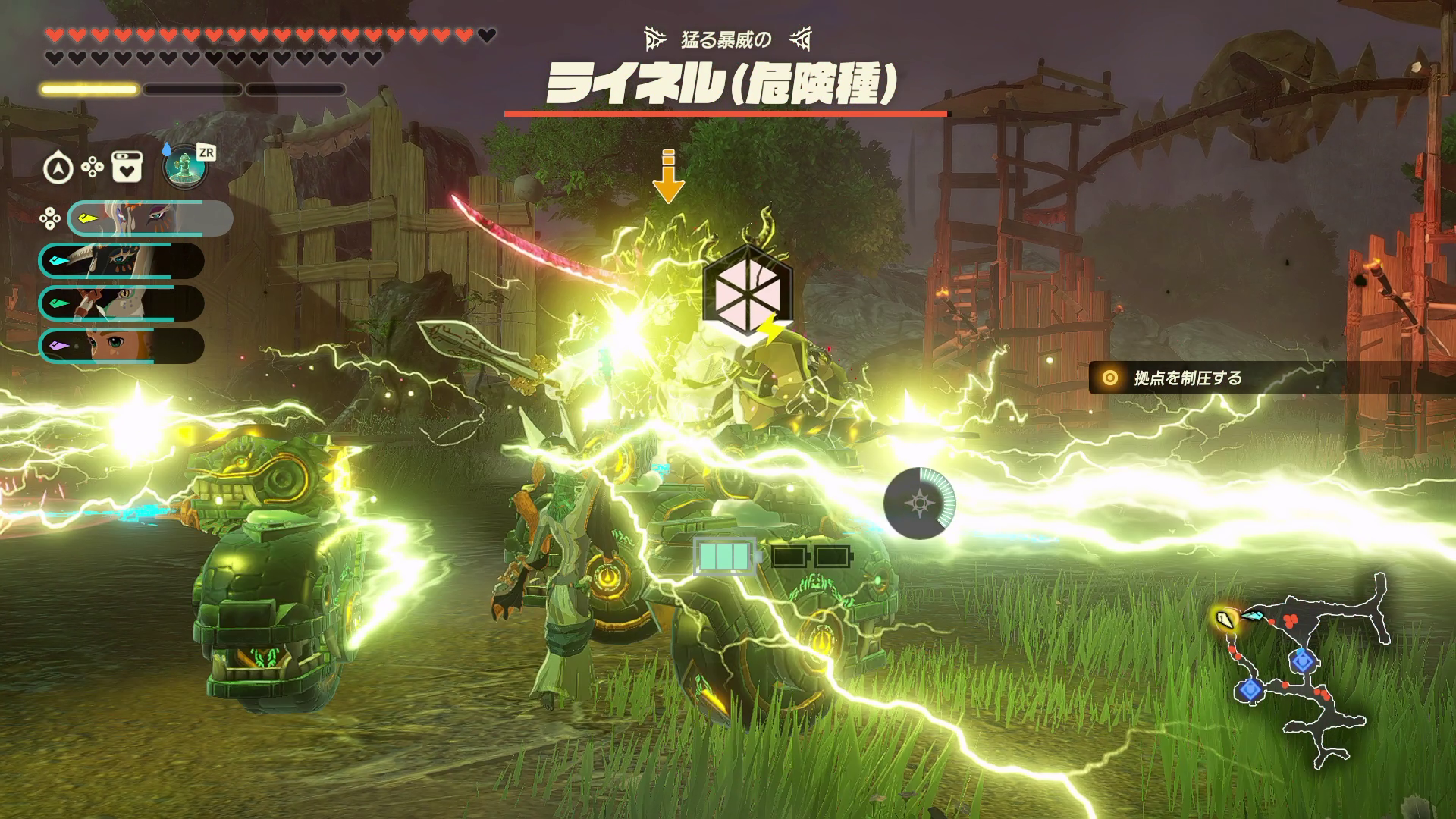Switch to Zelda's green-eyed portrait

coord(121,346)
